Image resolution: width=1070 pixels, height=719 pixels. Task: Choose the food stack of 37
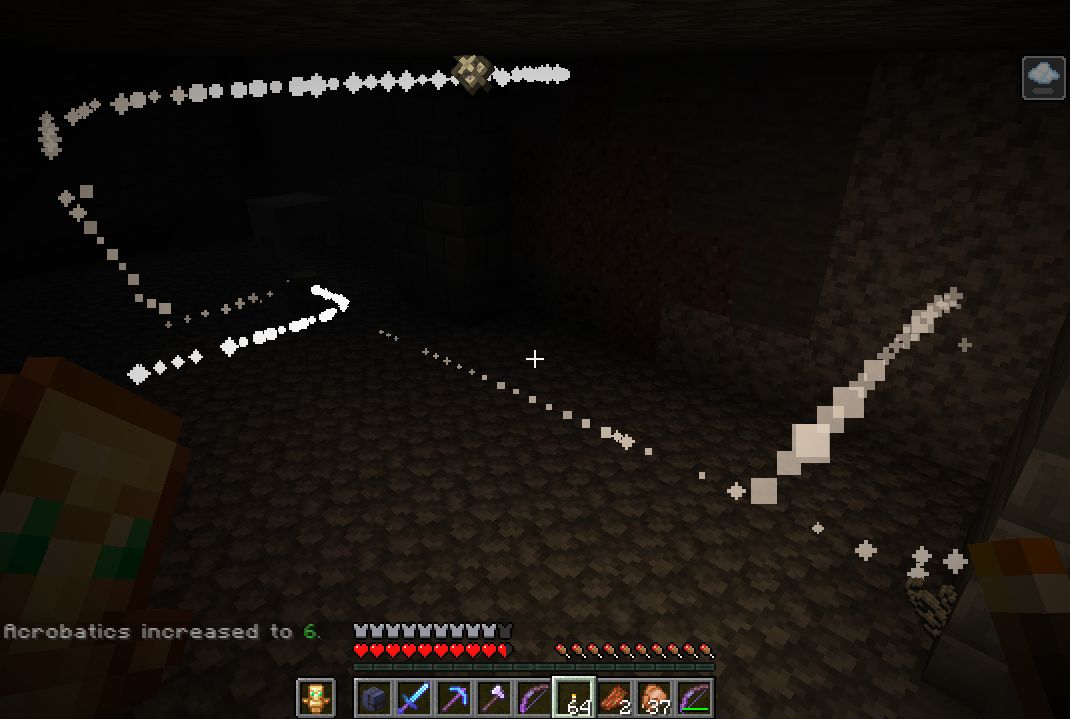point(655,697)
